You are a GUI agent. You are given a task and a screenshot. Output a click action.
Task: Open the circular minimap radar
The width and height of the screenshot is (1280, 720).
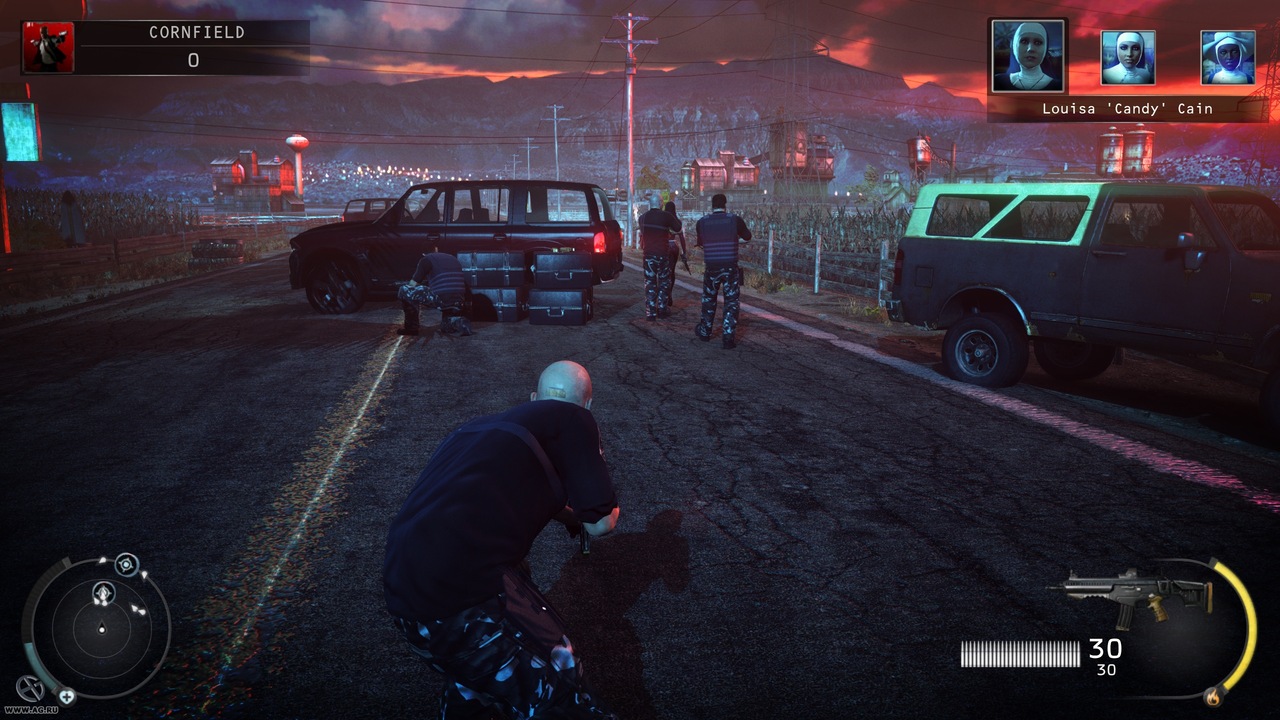(x=101, y=628)
